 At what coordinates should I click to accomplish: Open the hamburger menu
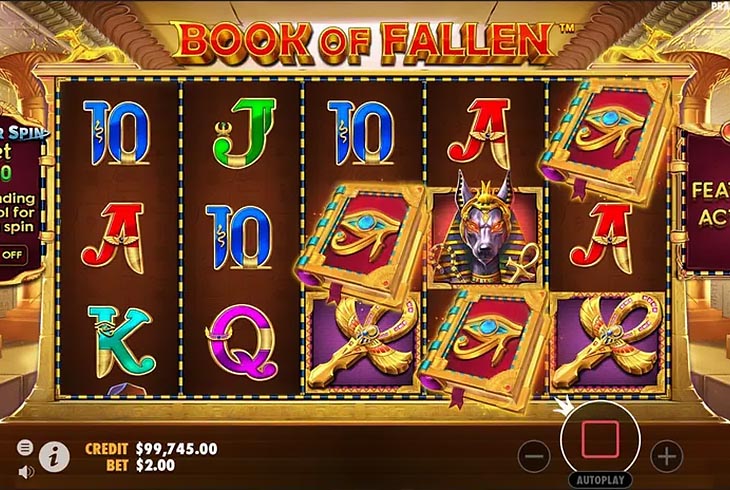26,447
